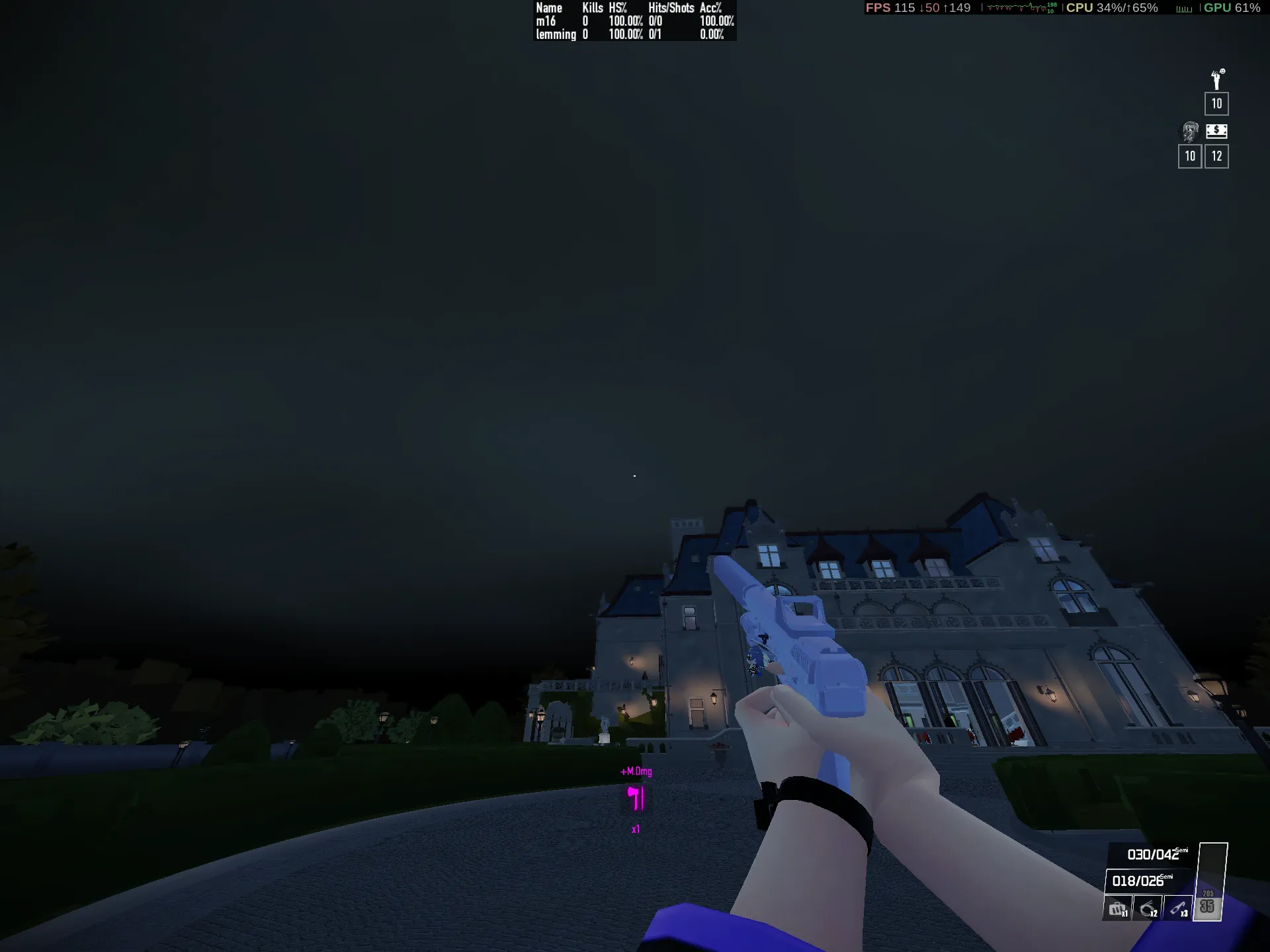1270x952 pixels.
Task: Click the money slot showing 12
Action: point(1216,156)
